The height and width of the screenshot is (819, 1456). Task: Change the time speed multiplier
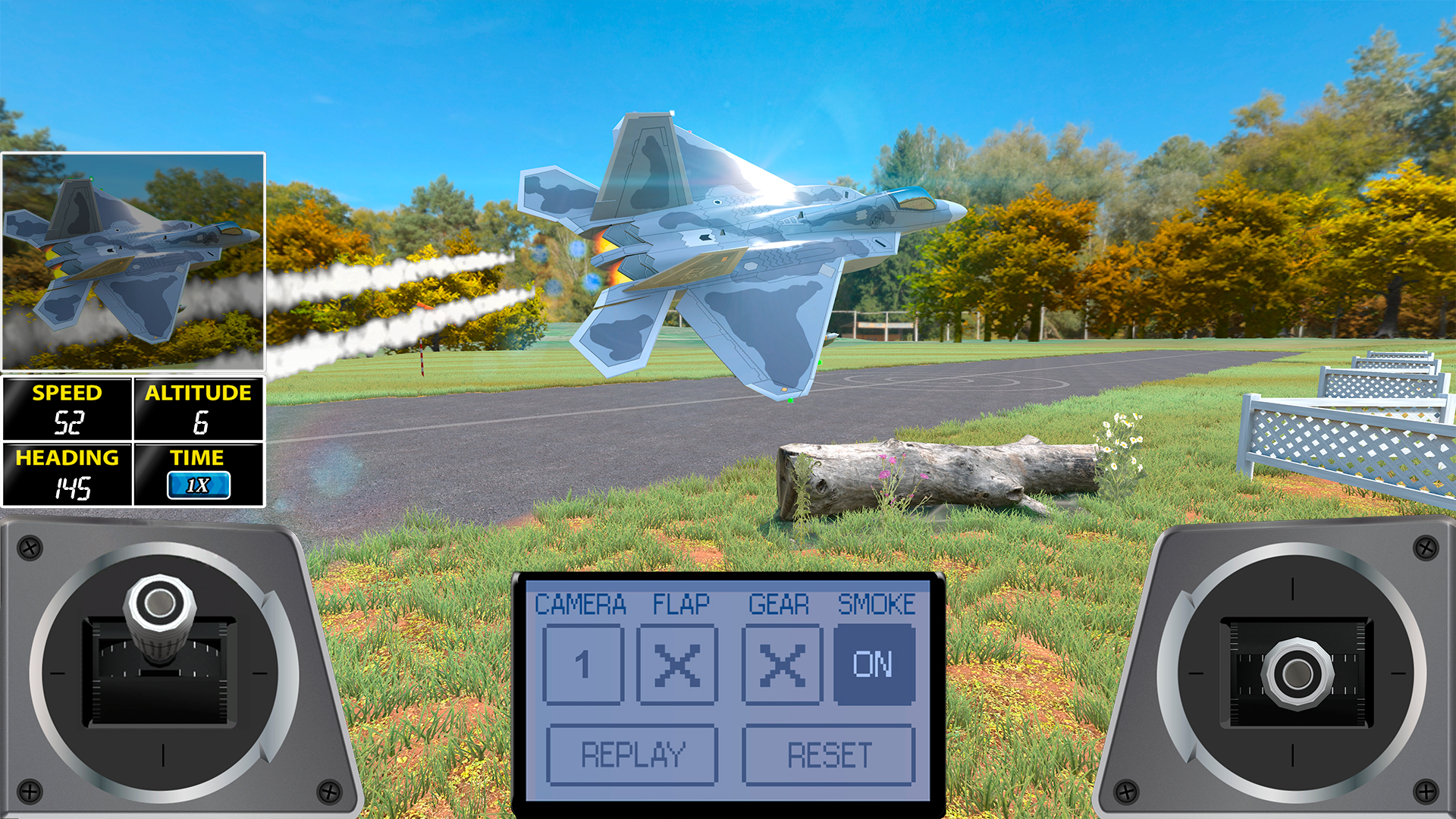point(199,486)
